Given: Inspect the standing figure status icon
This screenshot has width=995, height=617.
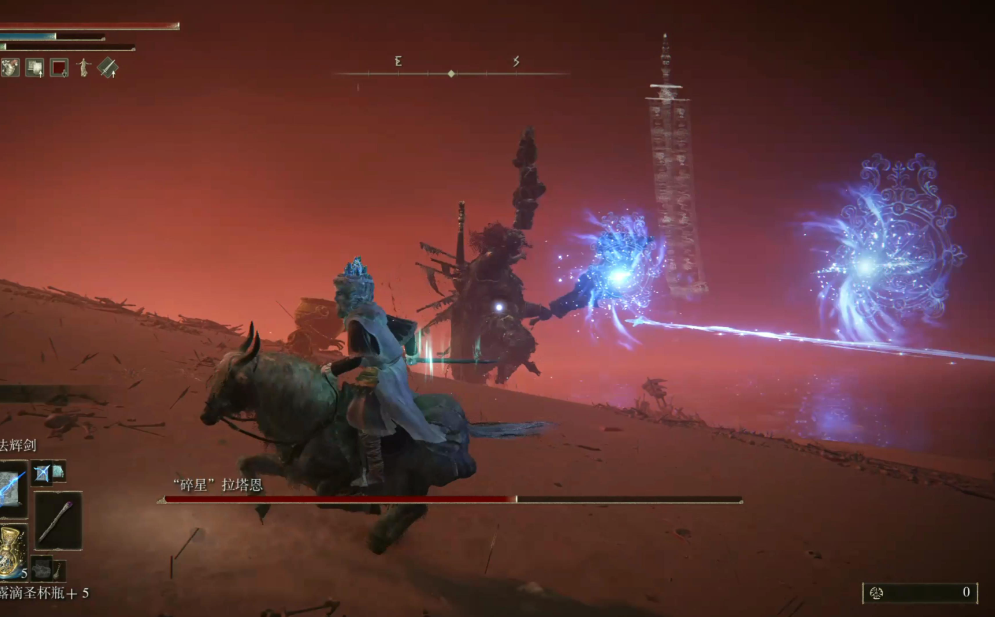Looking at the screenshot, I should tap(84, 68).
